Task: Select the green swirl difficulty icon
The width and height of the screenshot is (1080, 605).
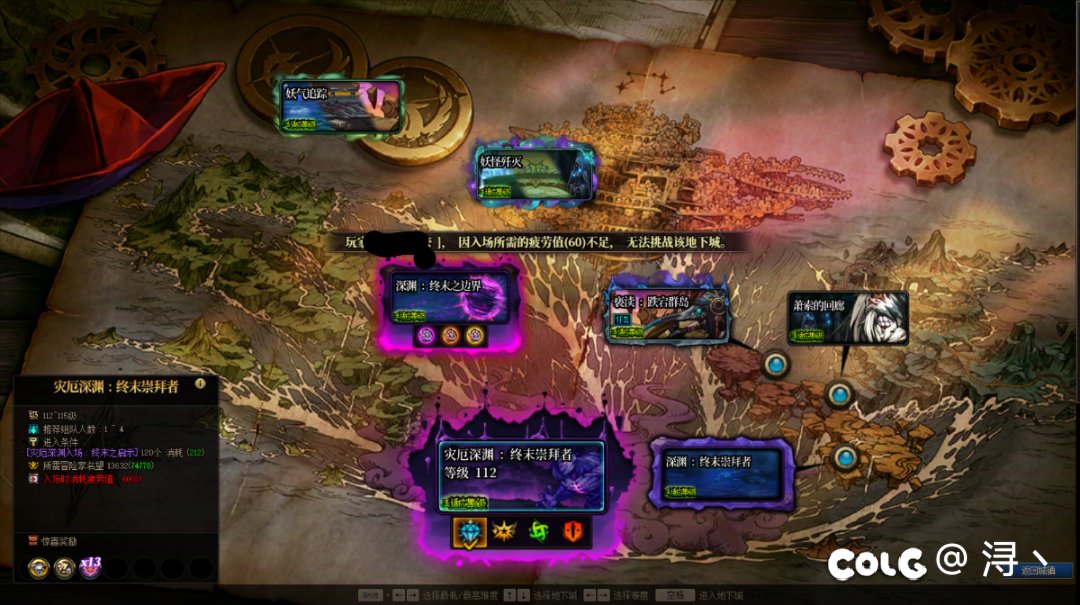Action: tap(538, 531)
